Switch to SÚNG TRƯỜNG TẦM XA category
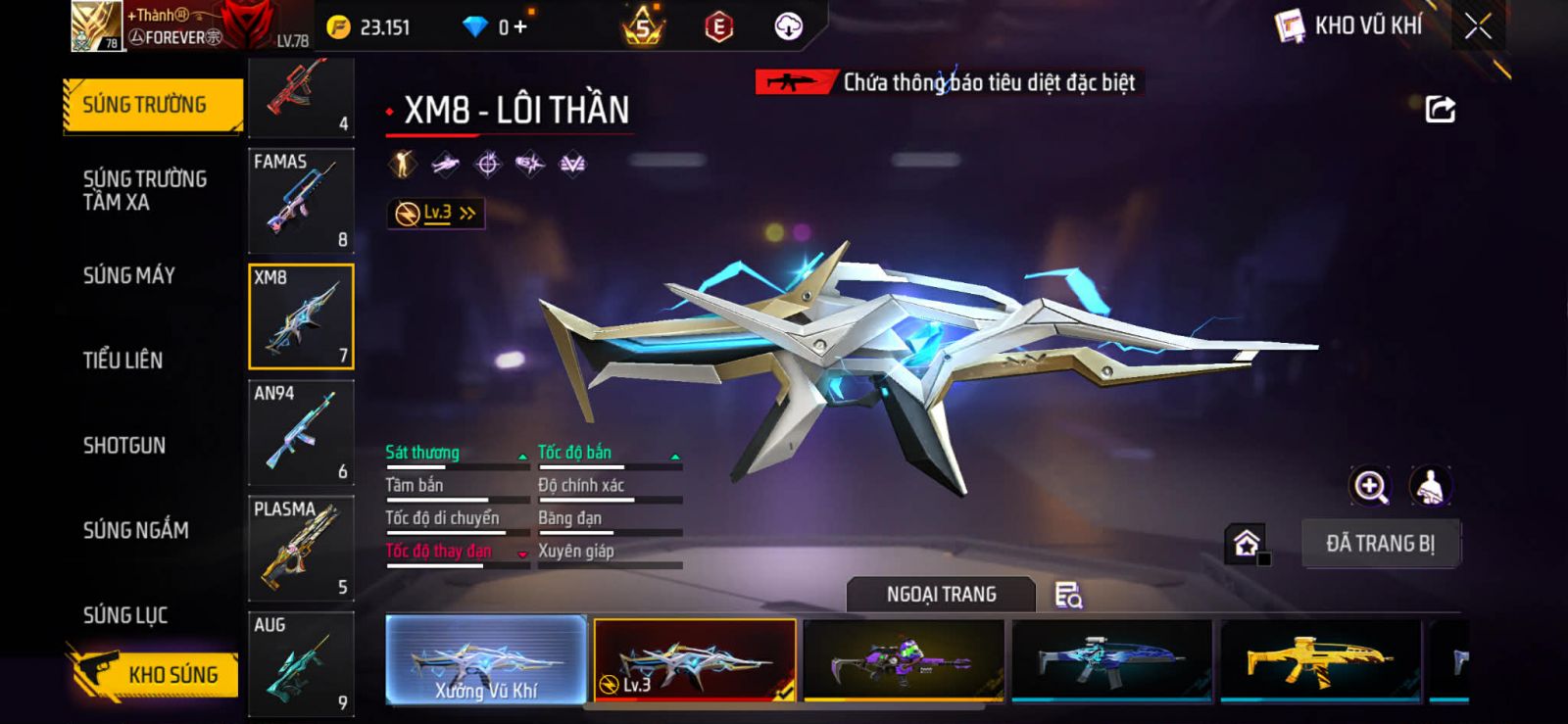Image resolution: width=1568 pixels, height=724 pixels. [x=145, y=190]
